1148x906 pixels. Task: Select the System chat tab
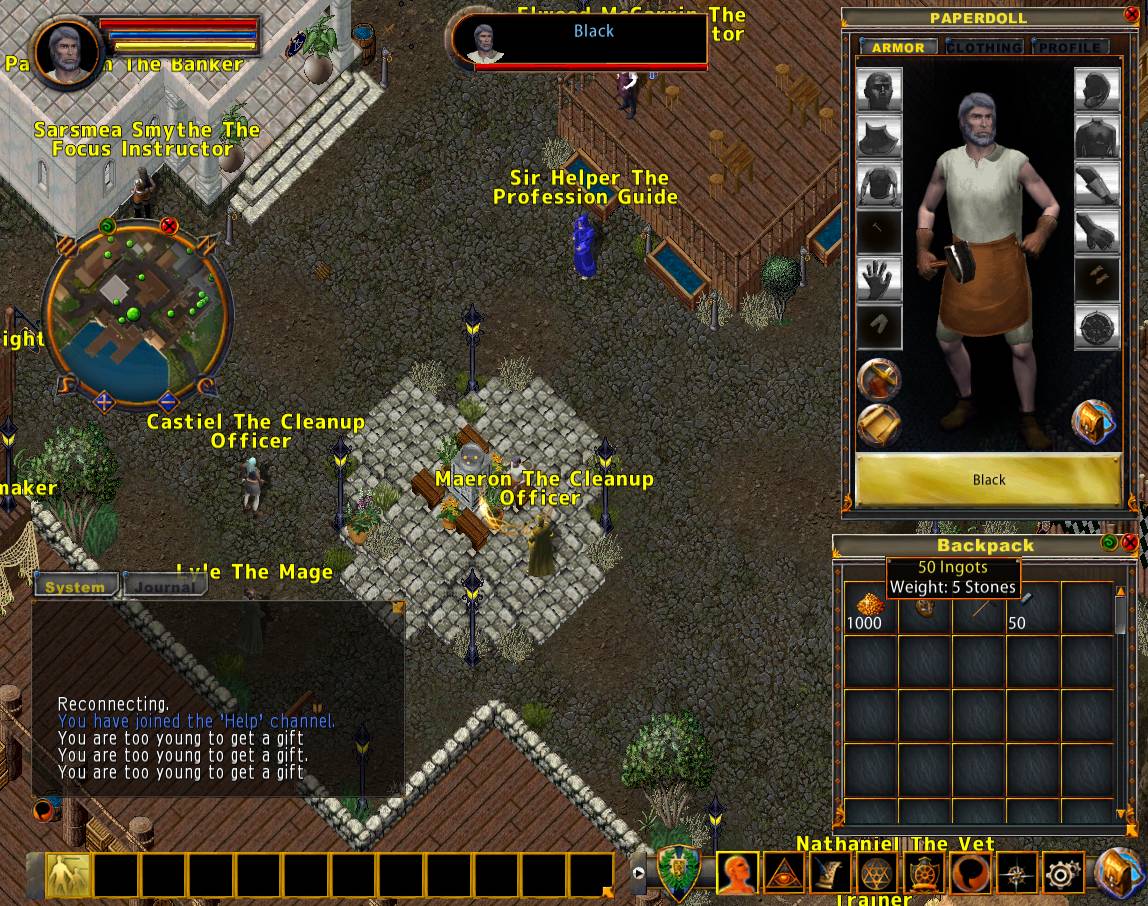click(75, 587)
